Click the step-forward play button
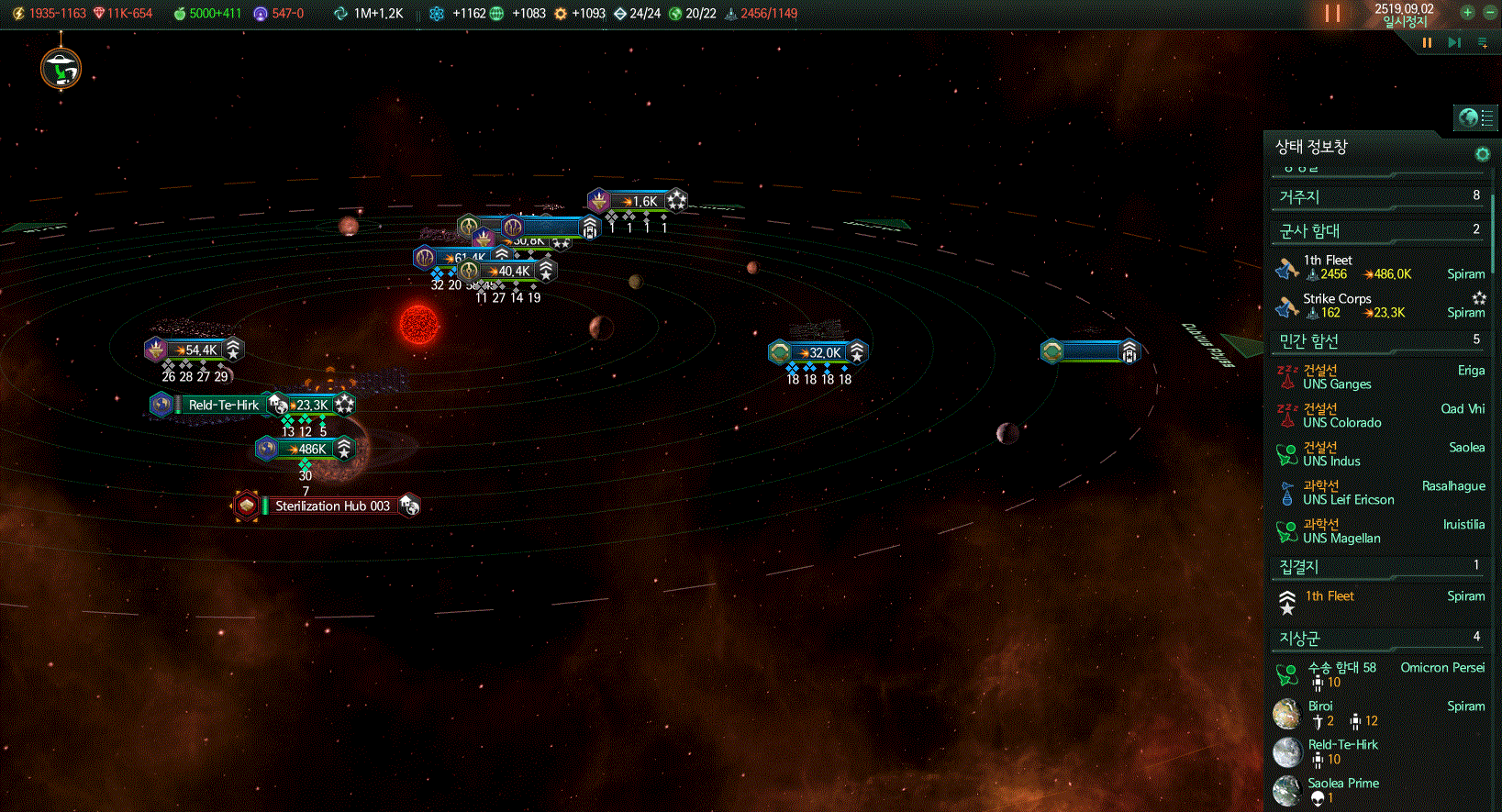 [x=1454, y=42]
